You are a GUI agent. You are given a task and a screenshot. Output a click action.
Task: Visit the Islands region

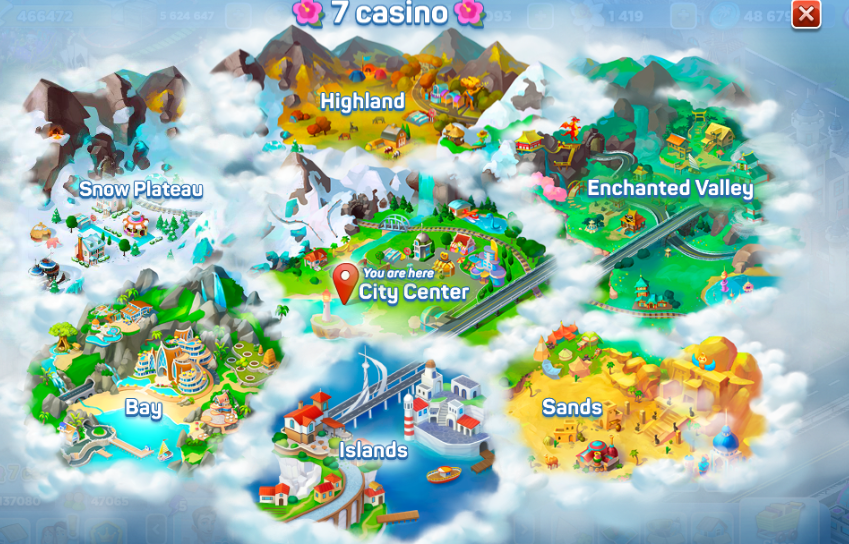coord(373,450)
